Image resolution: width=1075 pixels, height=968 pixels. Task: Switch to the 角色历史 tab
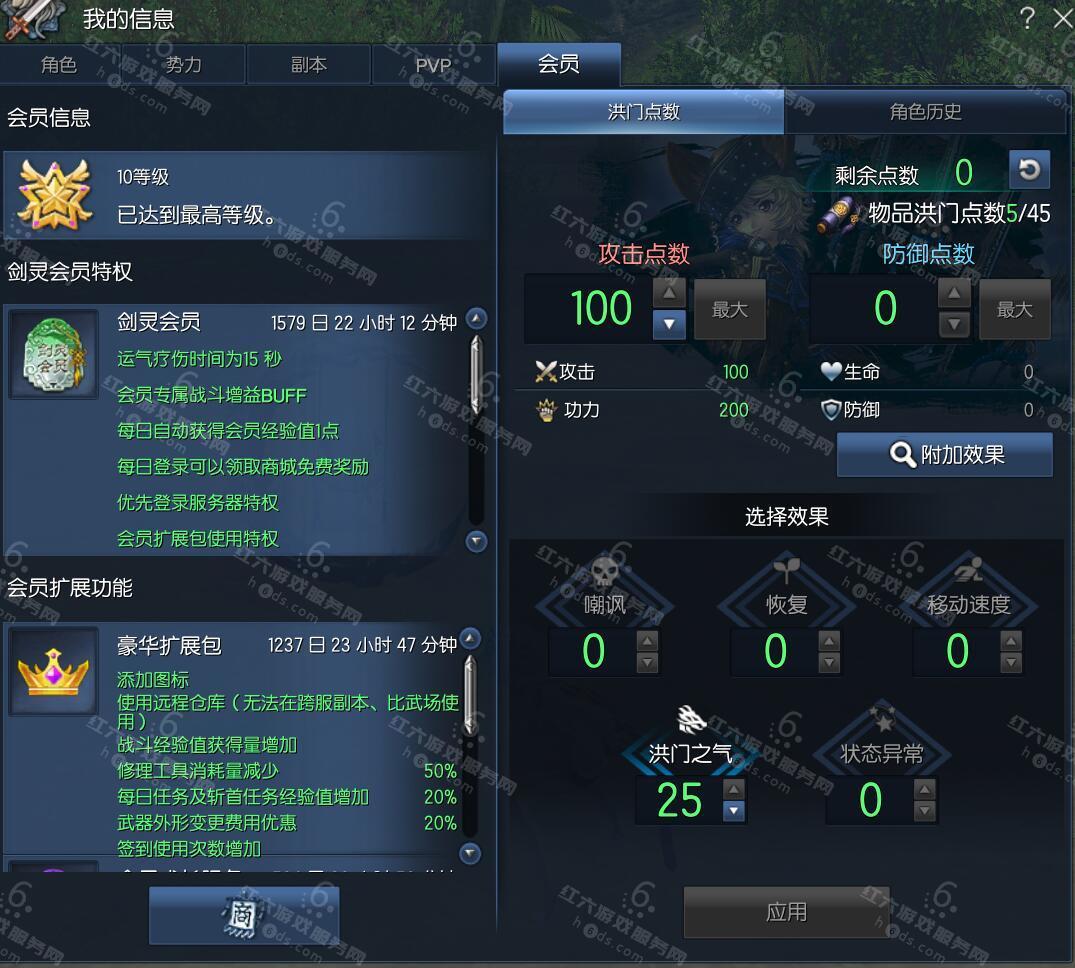coord(925,112)
